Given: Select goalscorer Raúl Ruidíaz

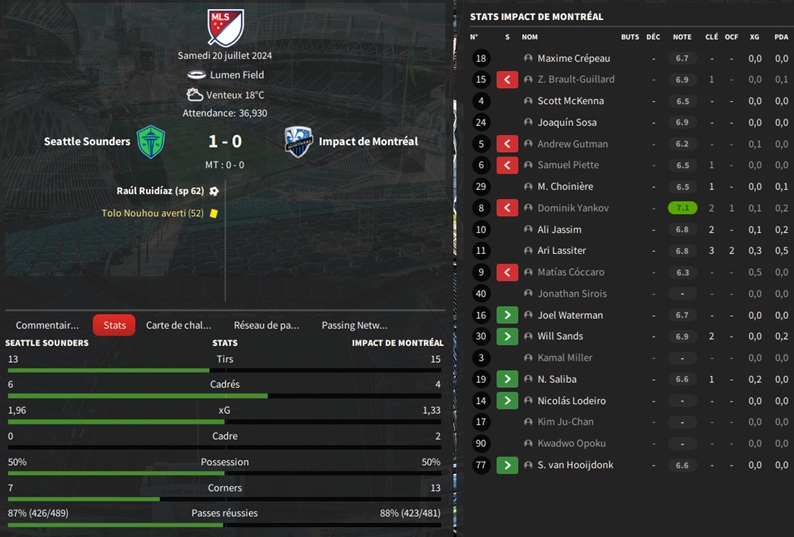Looking at the screenshot, I should click(160, 190).
